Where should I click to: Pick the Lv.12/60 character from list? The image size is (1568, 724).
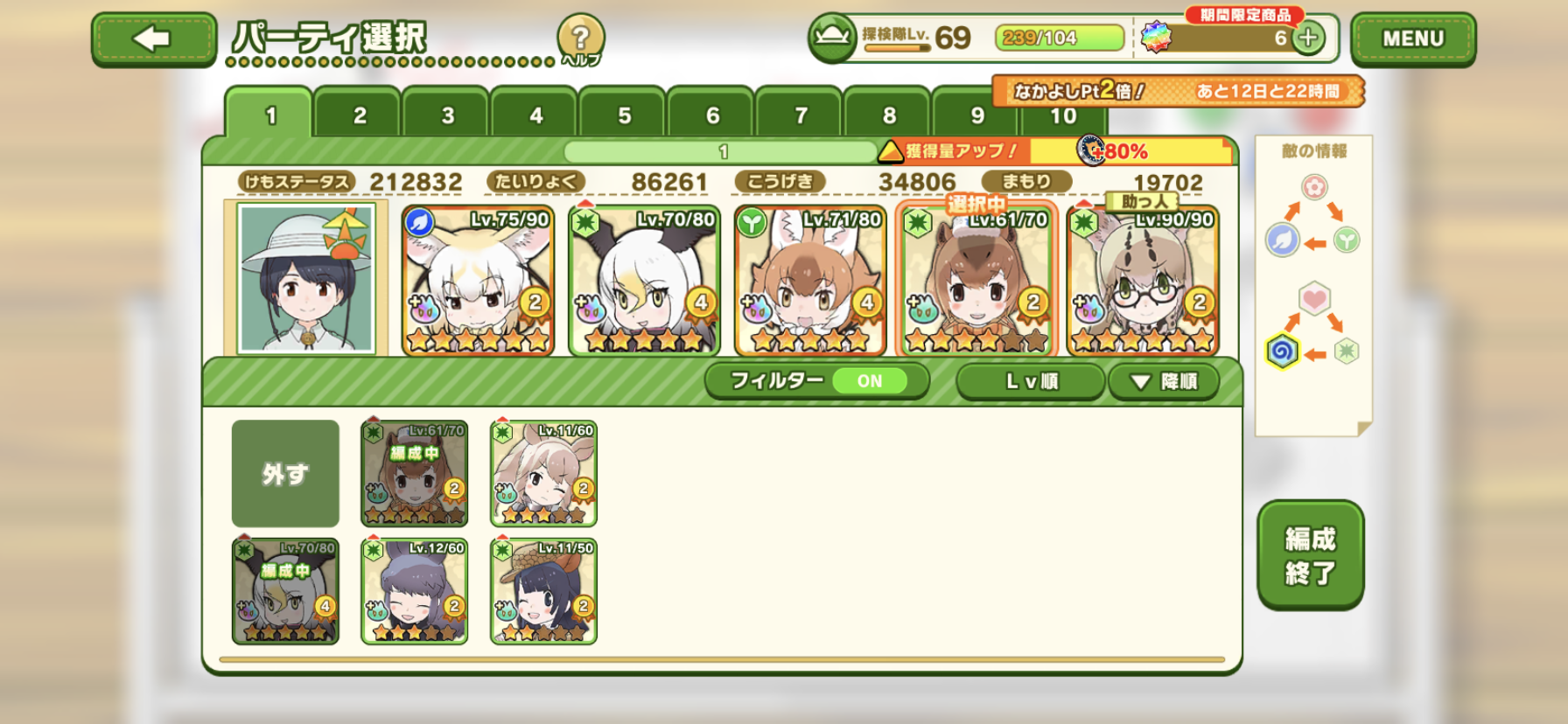click(x=415, y=591)
